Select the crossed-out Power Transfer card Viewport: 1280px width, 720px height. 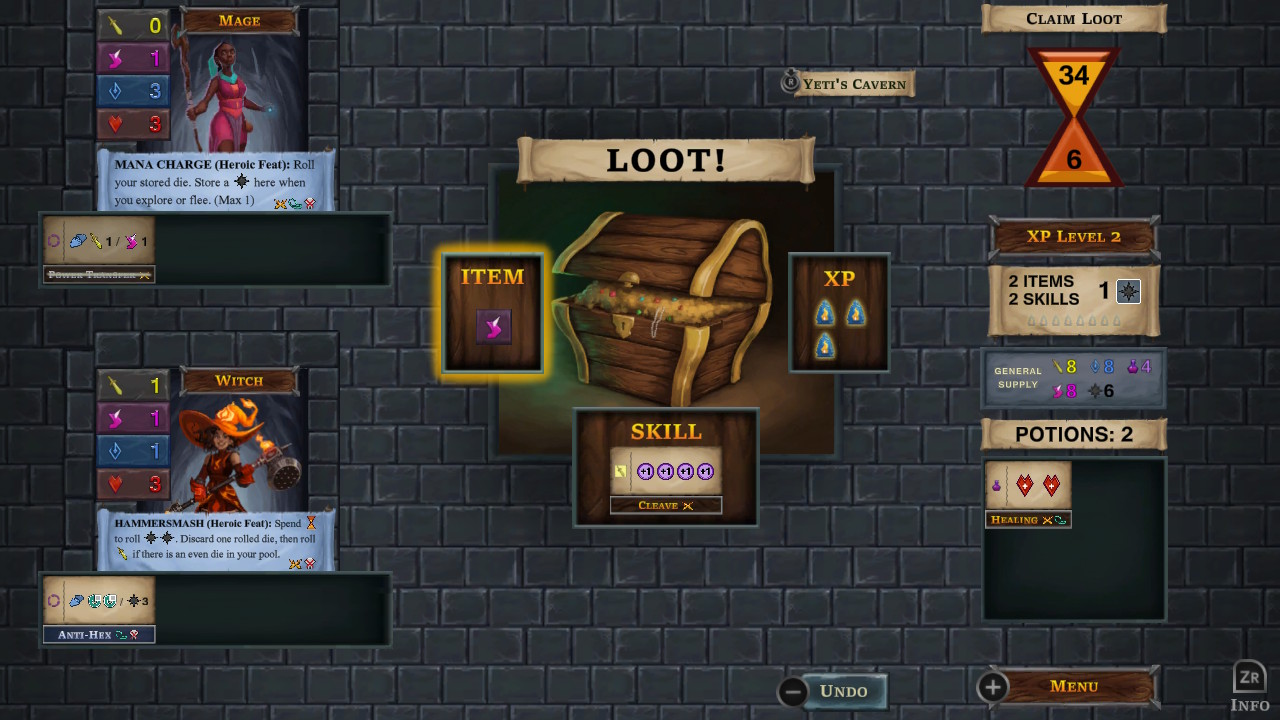[98, 273]
